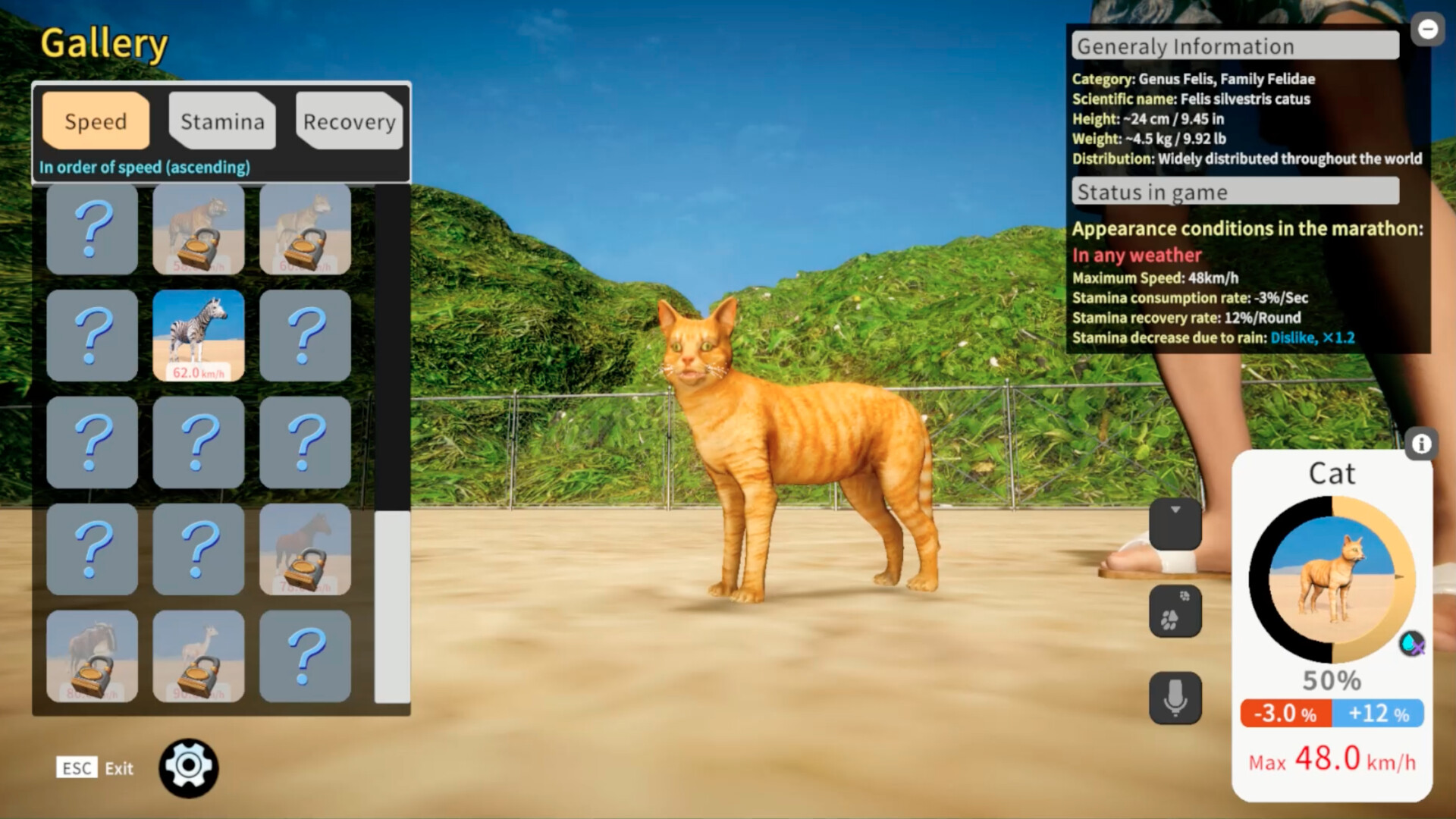Select the locked wildebeest thumbnail
This screenshot has width=1456, height=819.
coord(92,656)
